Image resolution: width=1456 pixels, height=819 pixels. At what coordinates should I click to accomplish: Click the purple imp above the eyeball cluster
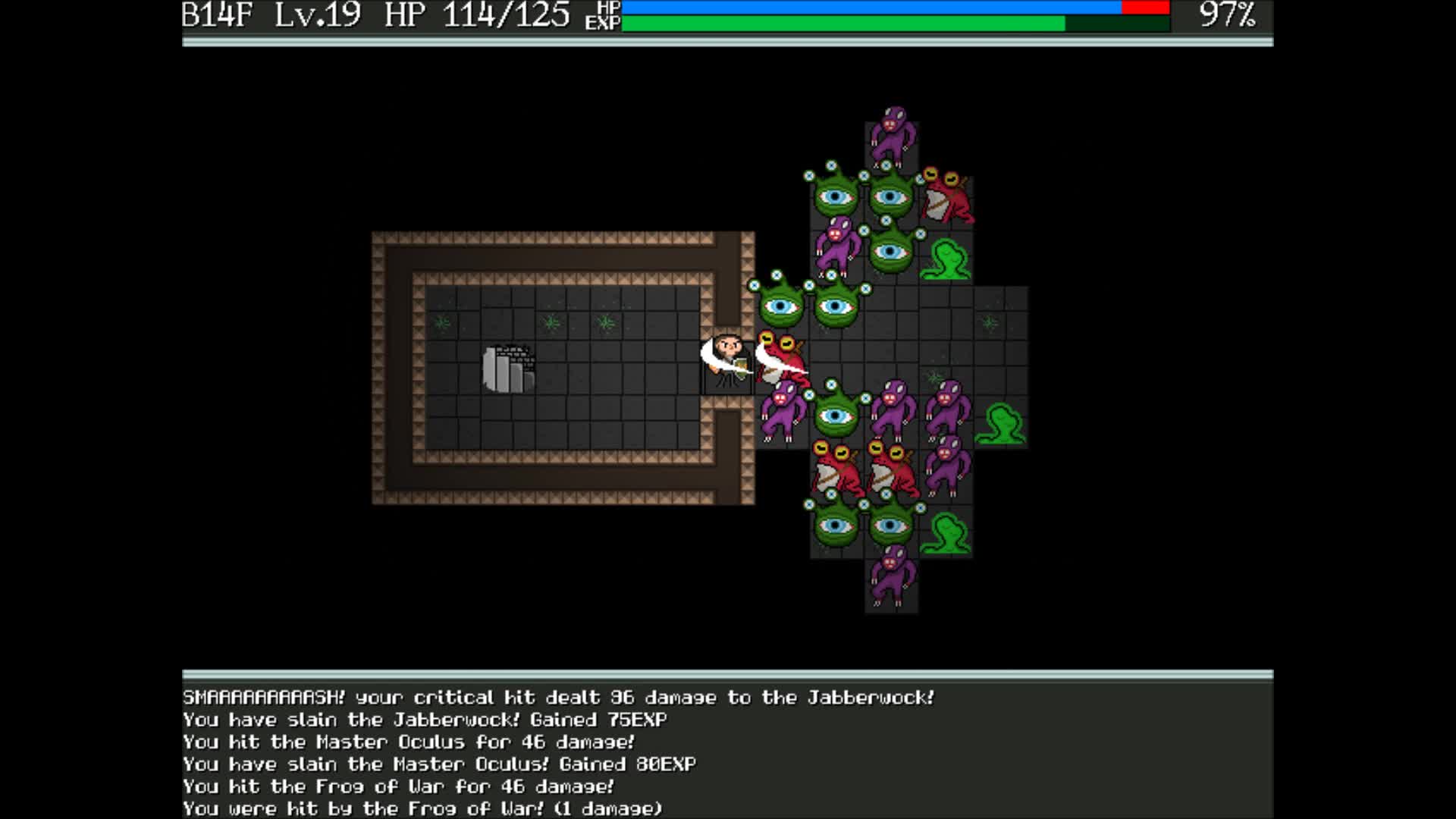[x=893, y=136]
